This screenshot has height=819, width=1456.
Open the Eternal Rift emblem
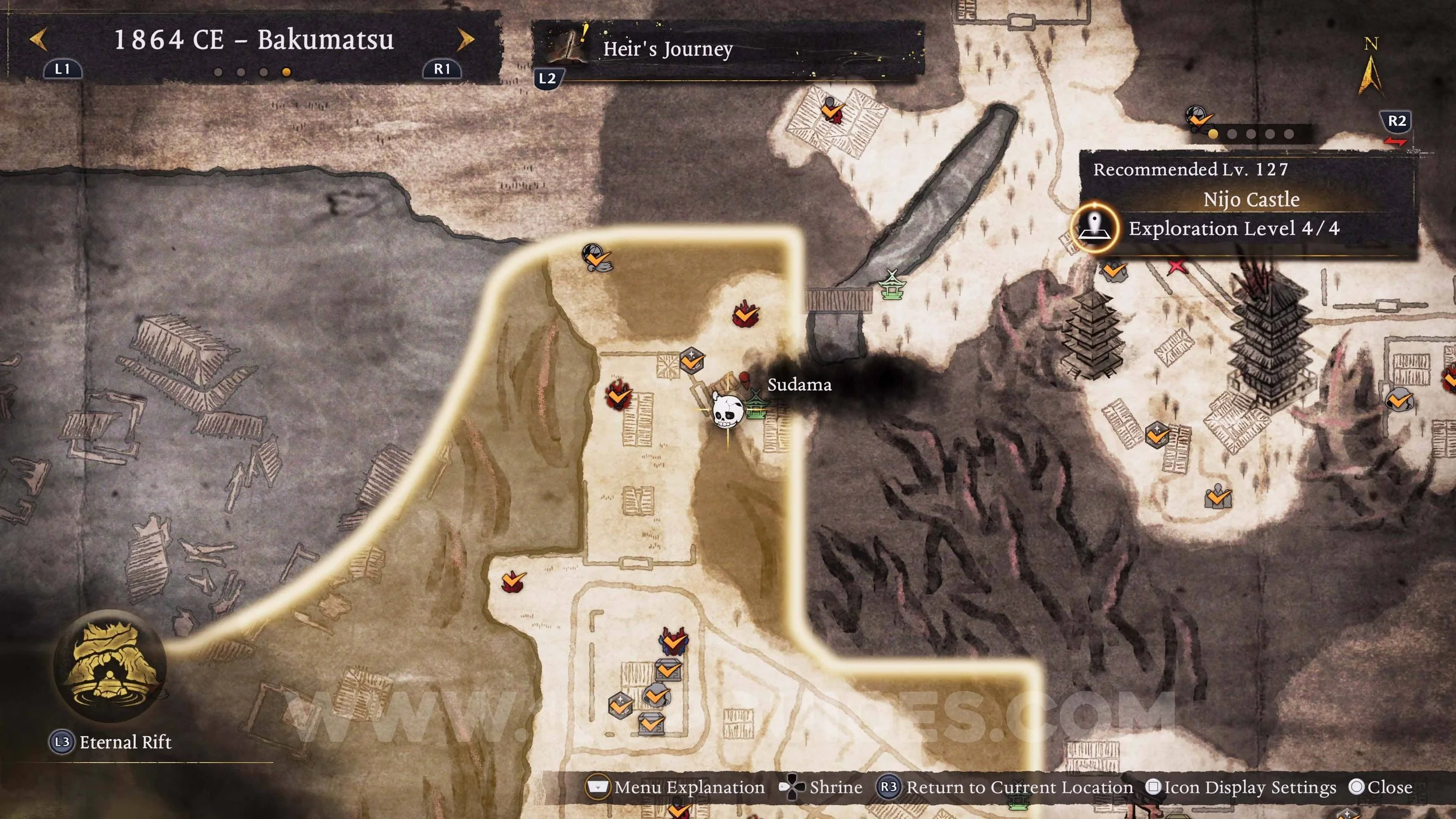[110, 666]
